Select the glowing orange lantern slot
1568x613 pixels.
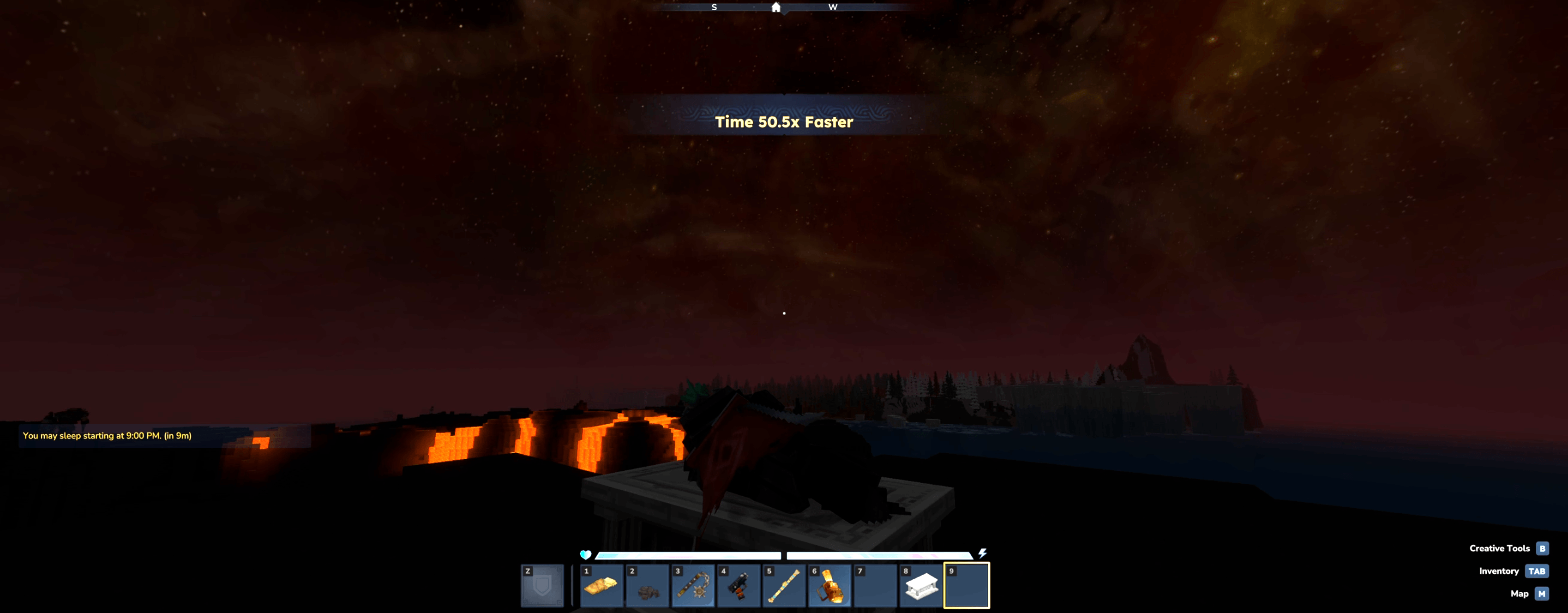(x=829, y=586)
